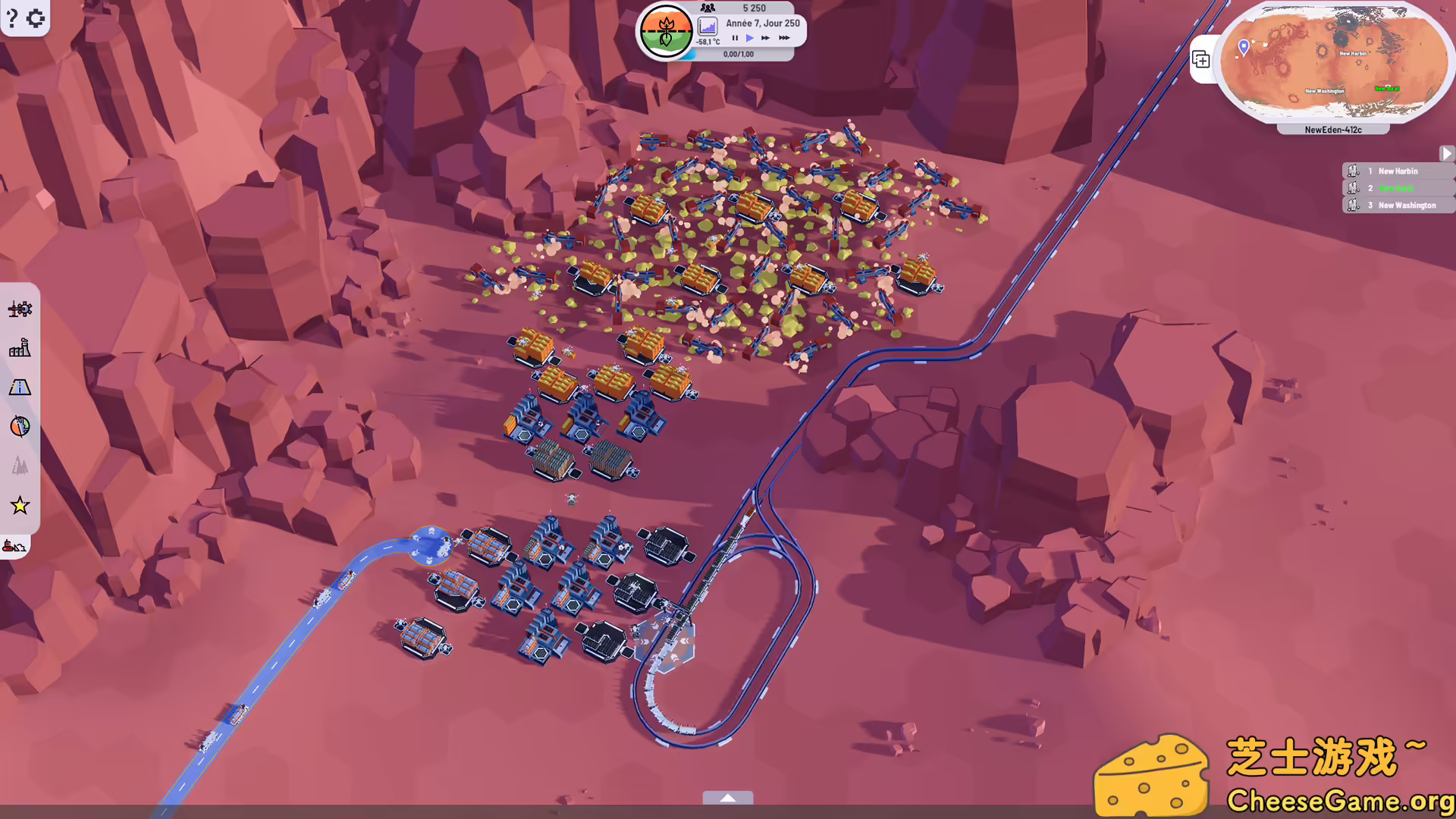Select New Harbin from the city rankings
Viewport: 1456px width, 819px height.
coord(1398,171)
